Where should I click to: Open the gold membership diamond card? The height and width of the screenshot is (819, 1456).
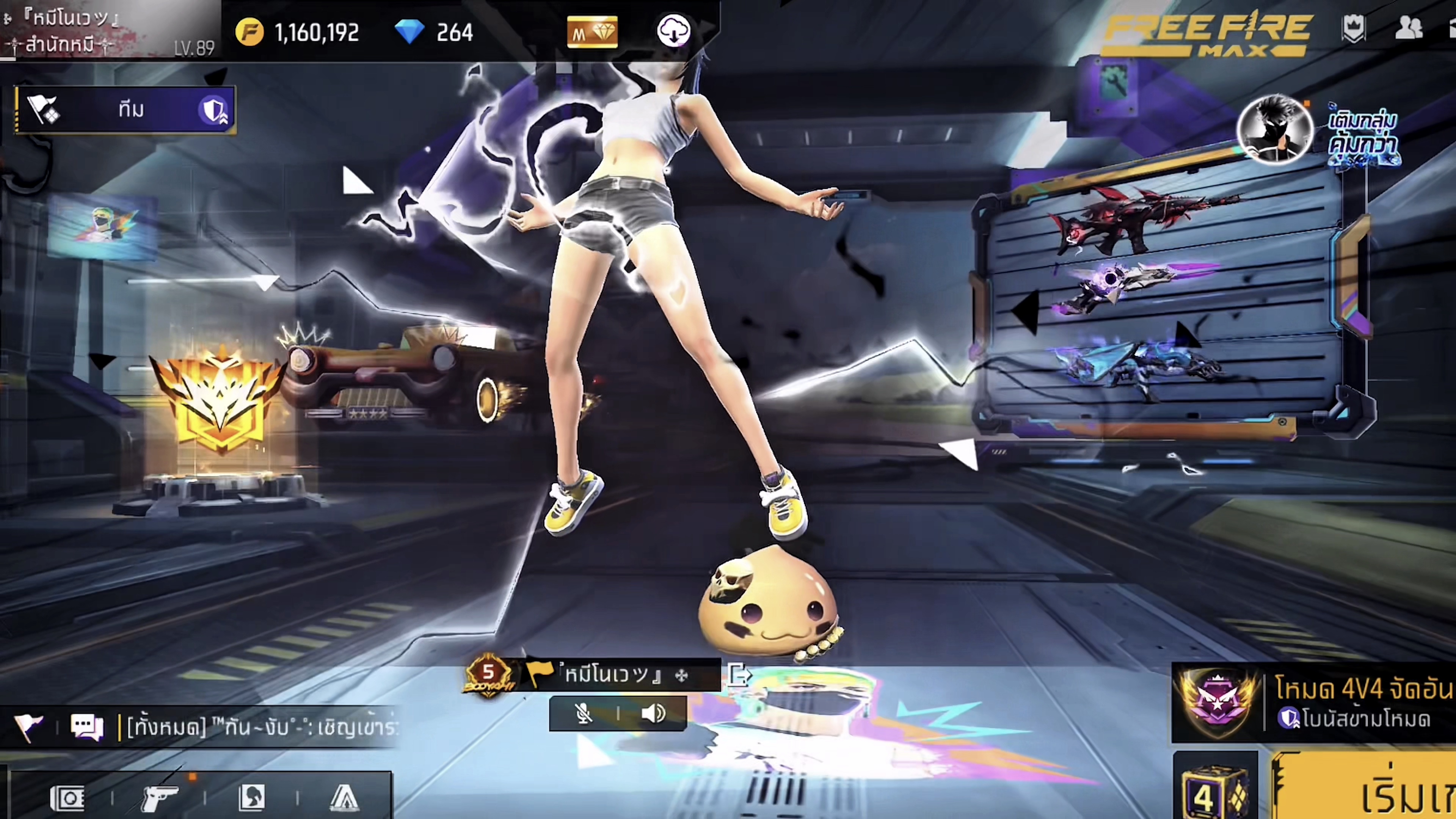(x=592, y=32)
